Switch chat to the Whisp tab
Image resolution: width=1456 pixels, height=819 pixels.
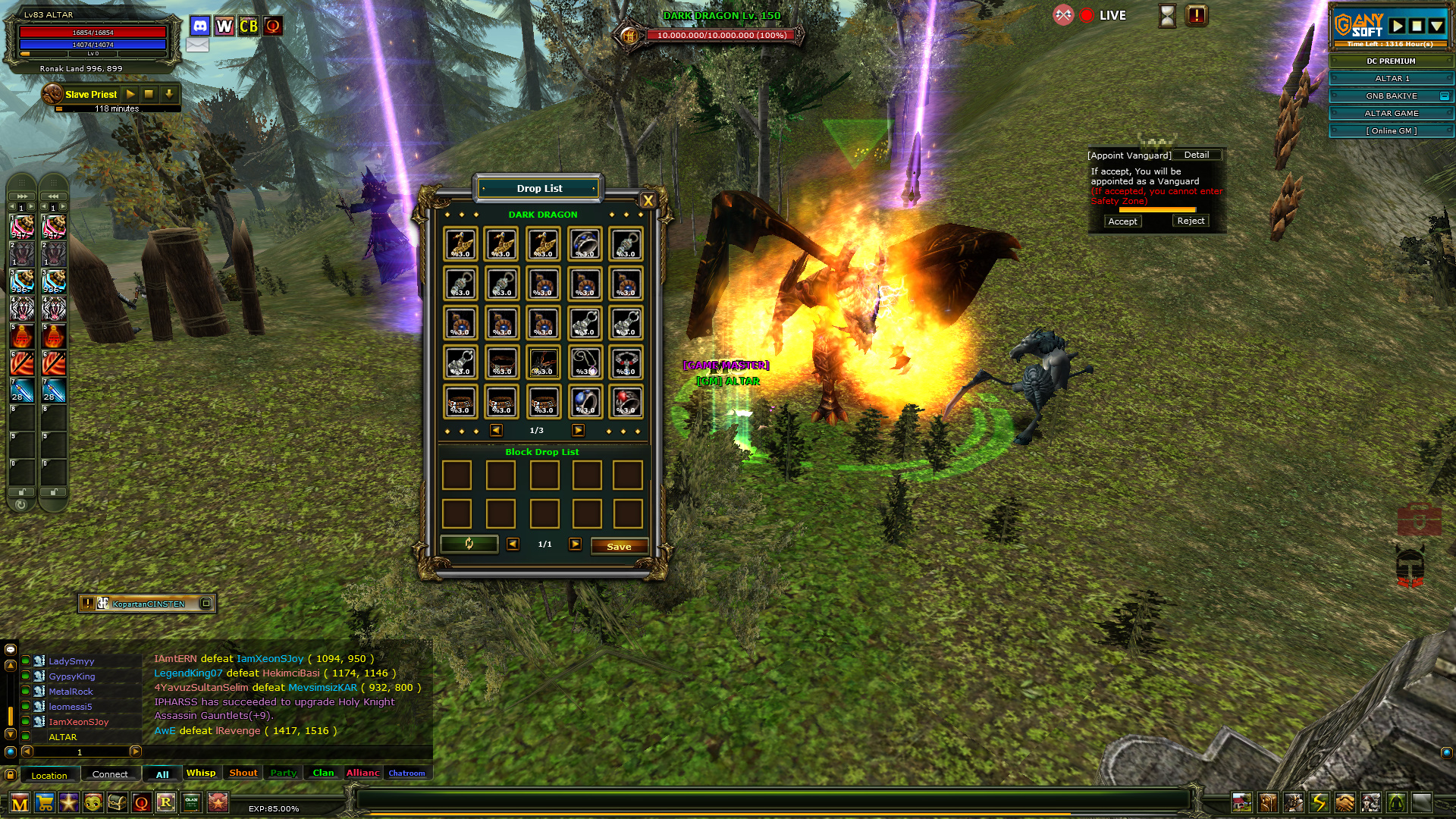click(x=201, y=773)
